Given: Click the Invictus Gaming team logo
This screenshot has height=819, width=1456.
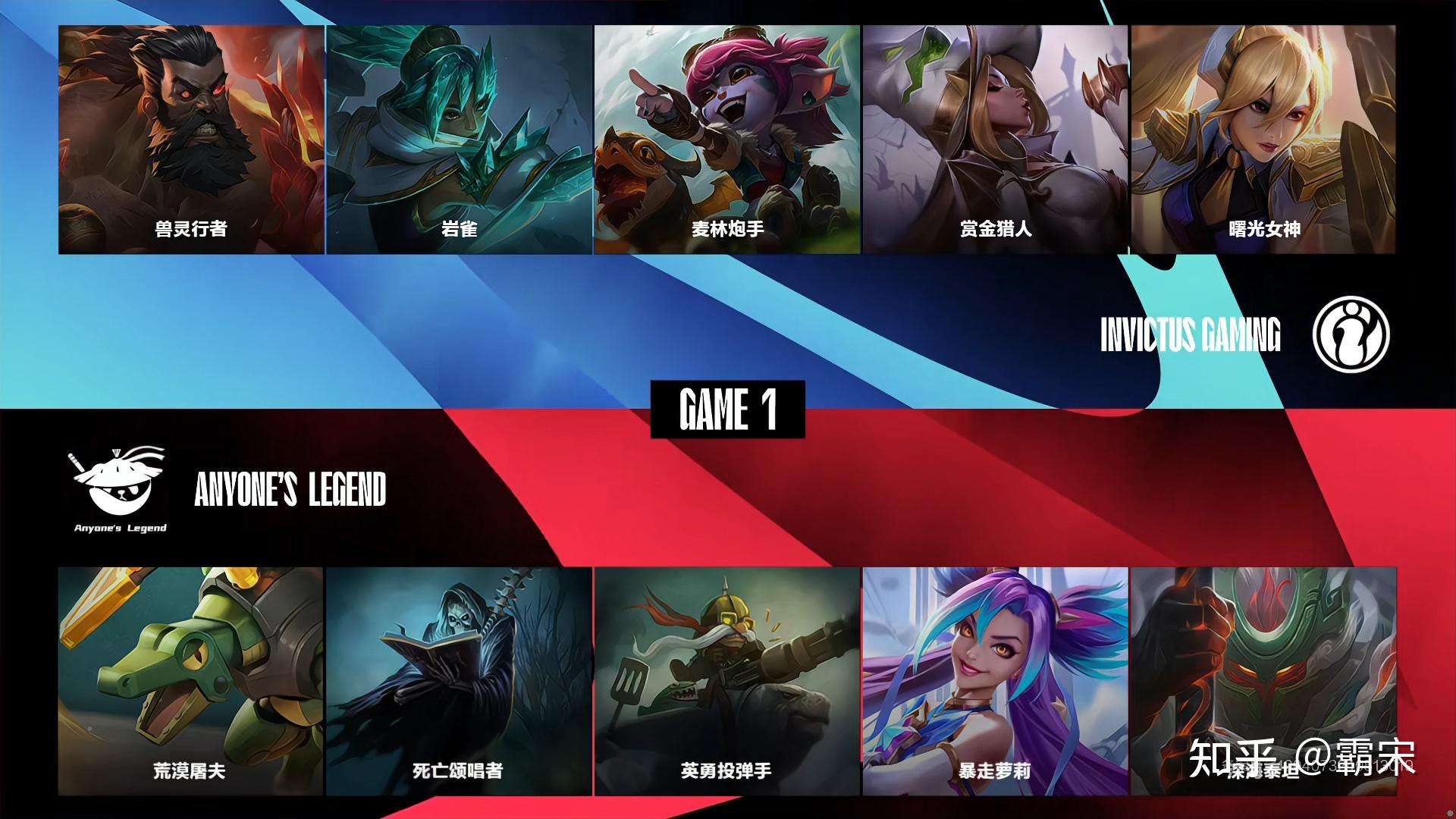Looking at the screenshot, I should [1351, 334].
